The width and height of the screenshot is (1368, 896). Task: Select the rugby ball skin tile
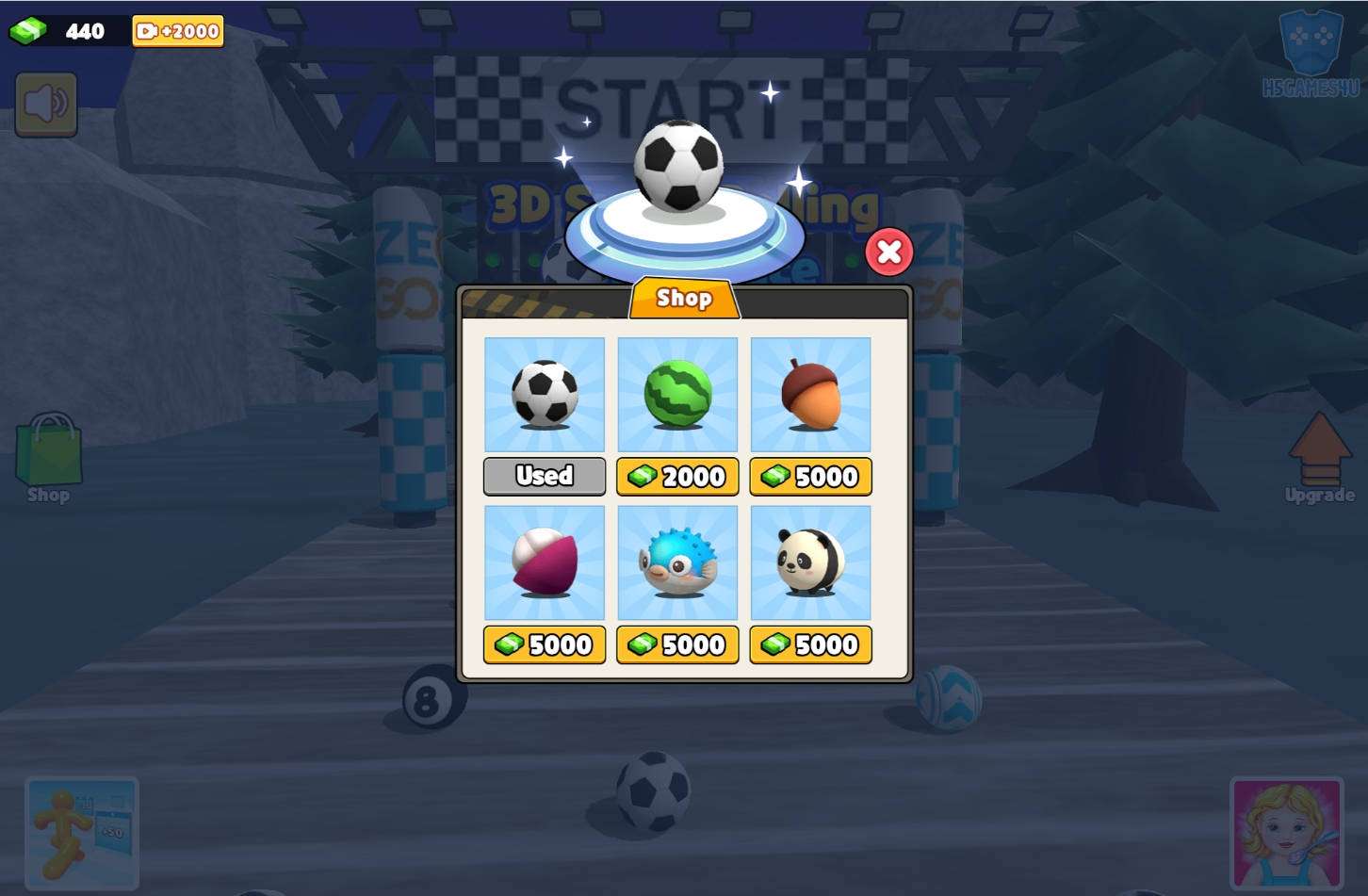coord(545,562)
